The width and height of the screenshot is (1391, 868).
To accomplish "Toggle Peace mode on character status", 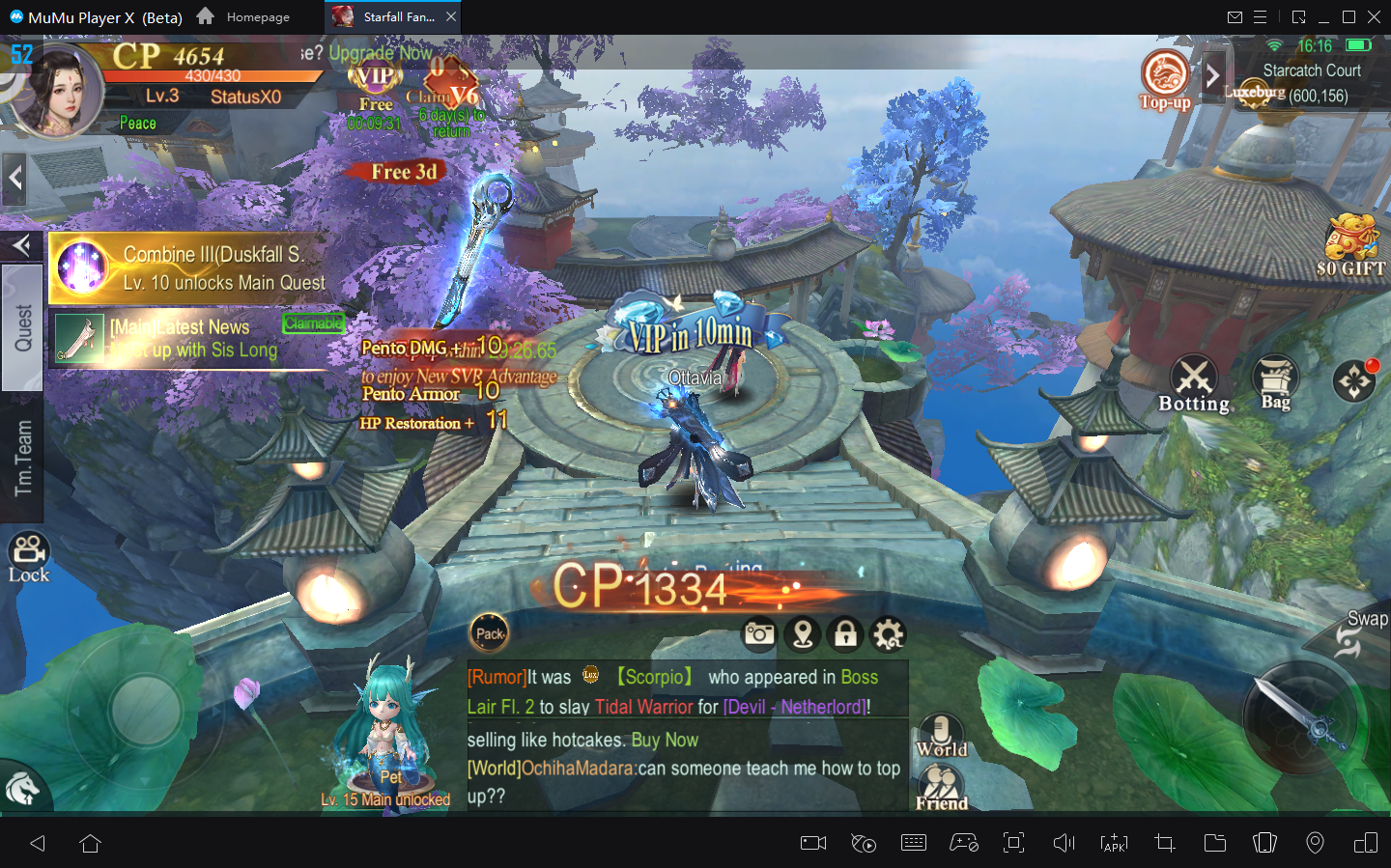I will coord(137,123).
